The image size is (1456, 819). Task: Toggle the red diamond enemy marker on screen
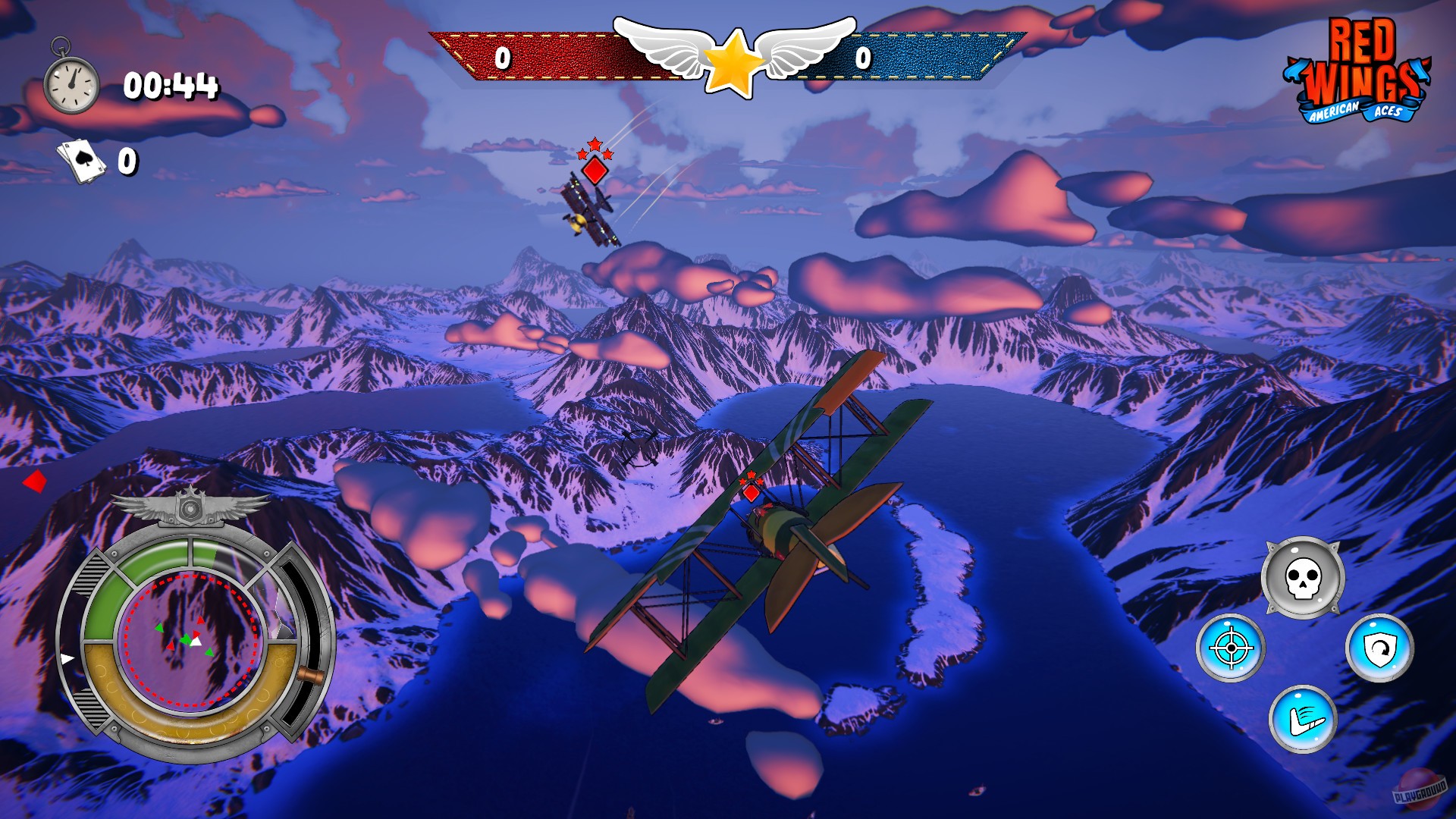click(596, 171)
